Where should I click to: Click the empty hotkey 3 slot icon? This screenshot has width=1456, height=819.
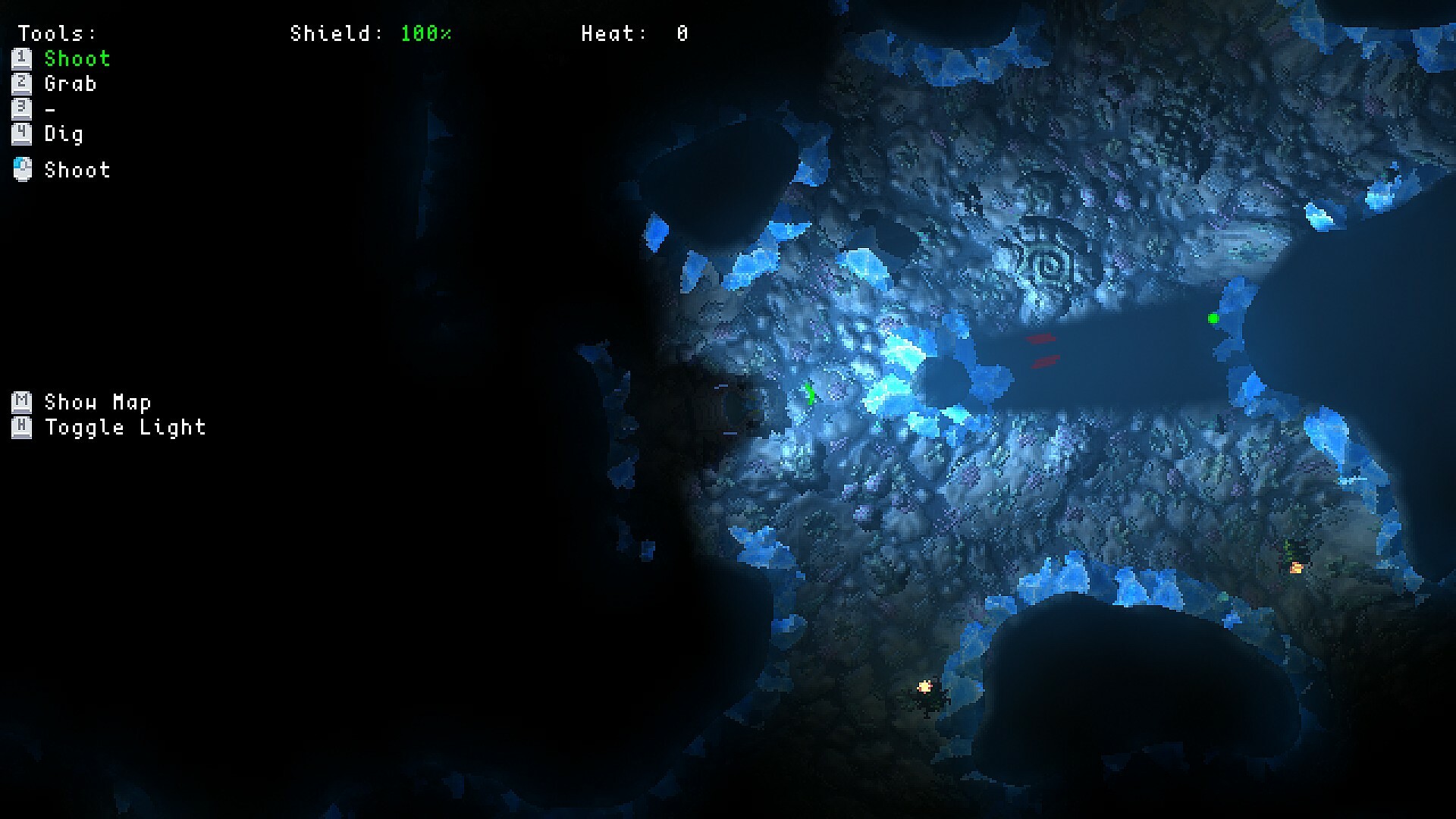(23, 109)
